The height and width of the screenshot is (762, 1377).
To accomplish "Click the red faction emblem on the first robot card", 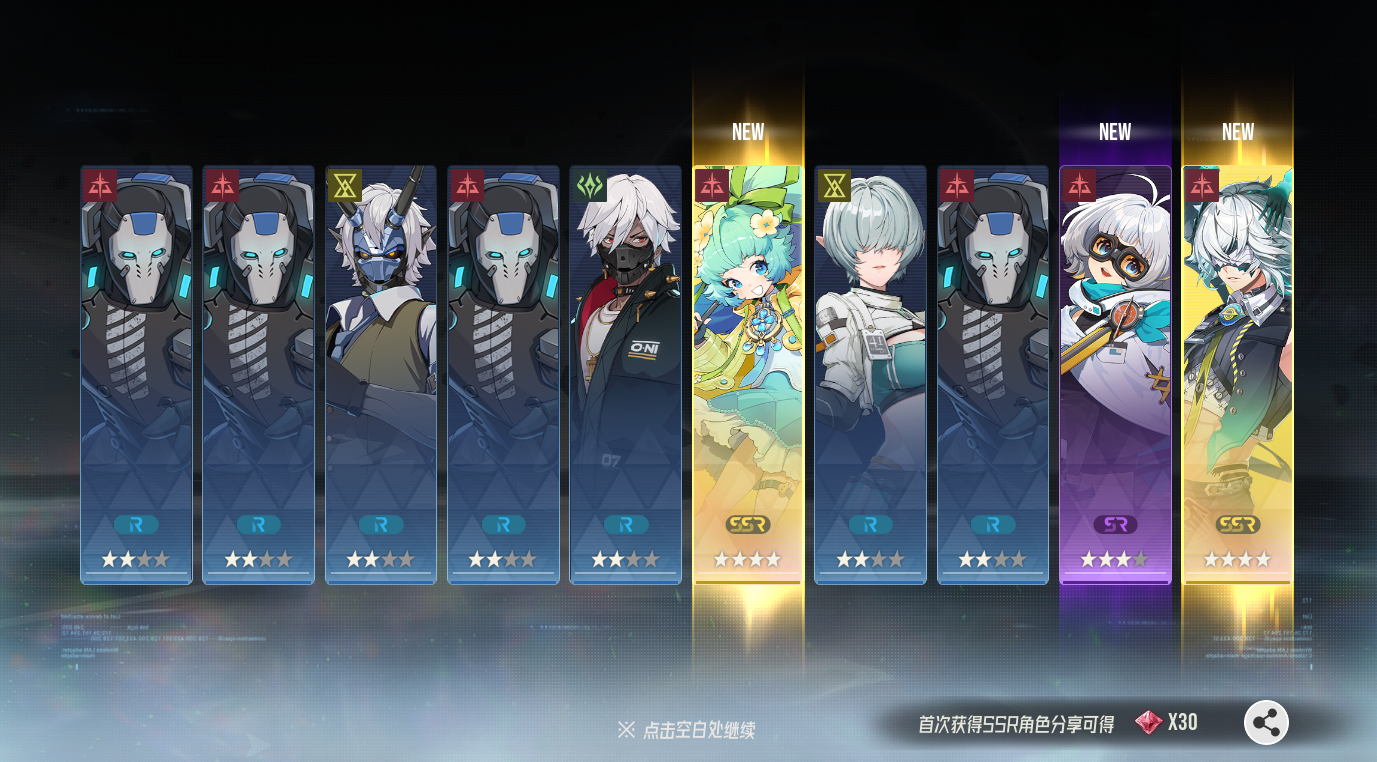I will pyautogui.click(x=99, y=186).
